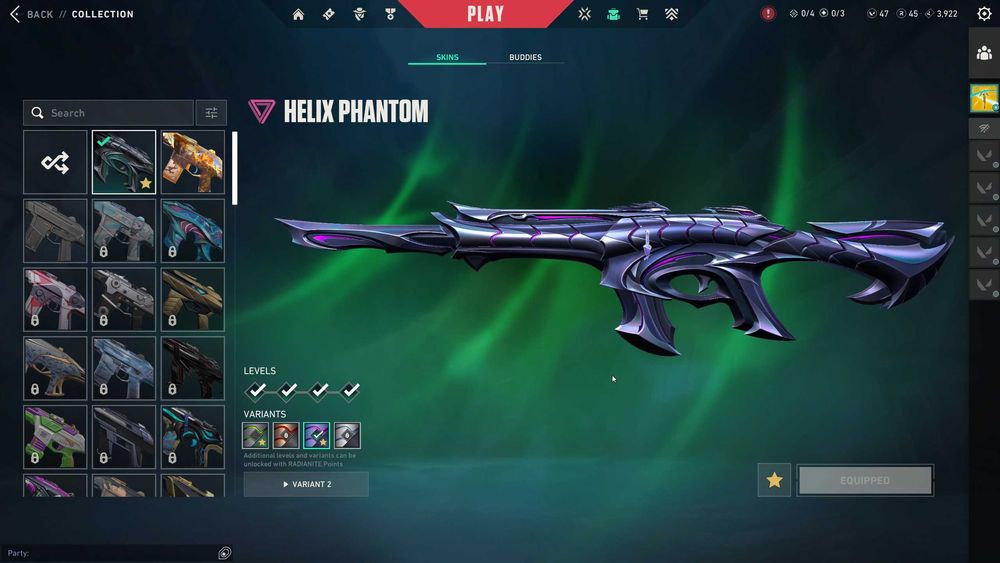
Task: Switch to the Buddies tab
Action: 525,57
